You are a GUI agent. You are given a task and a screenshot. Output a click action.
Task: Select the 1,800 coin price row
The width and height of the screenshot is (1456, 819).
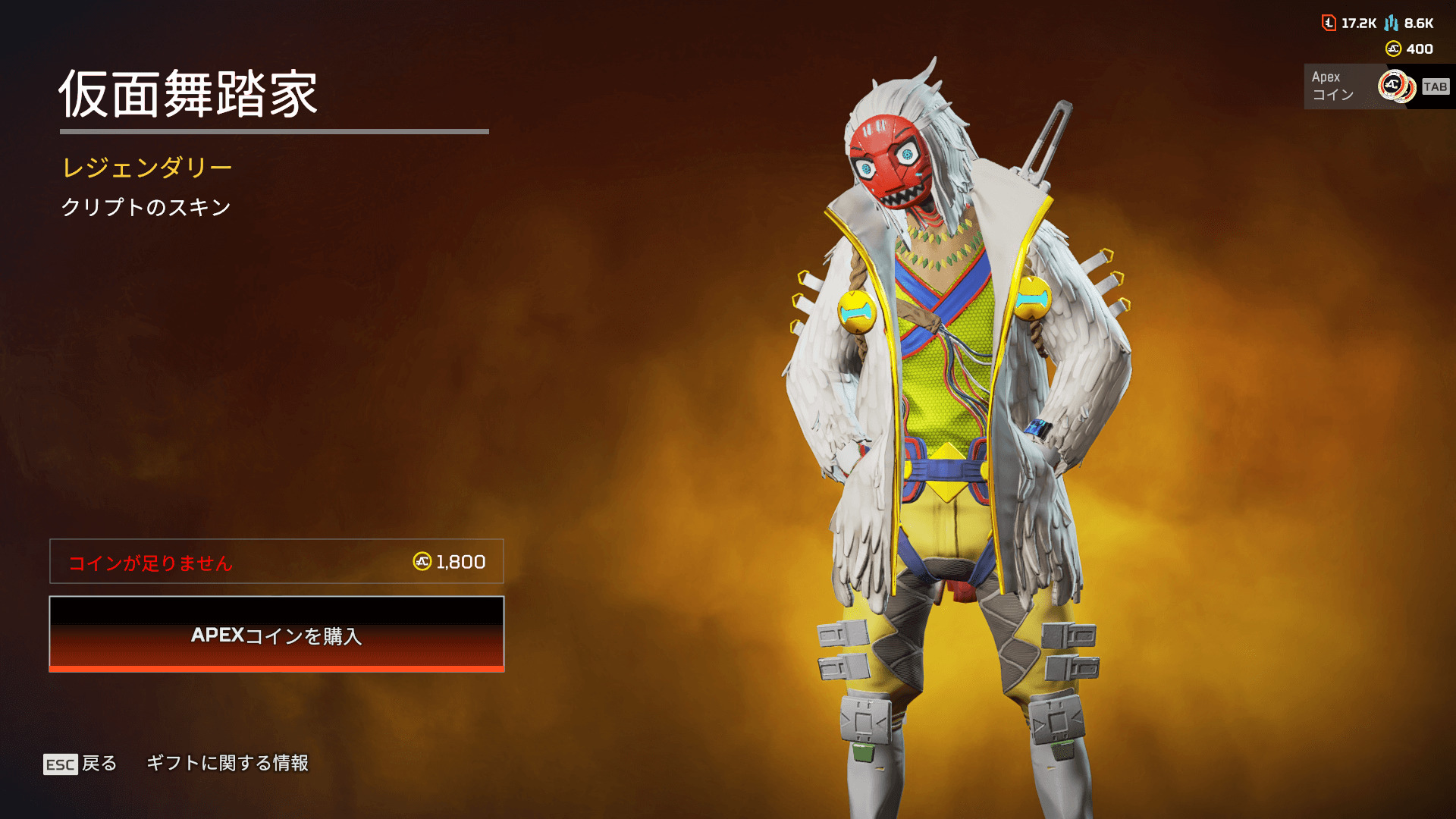coord(277,561)
